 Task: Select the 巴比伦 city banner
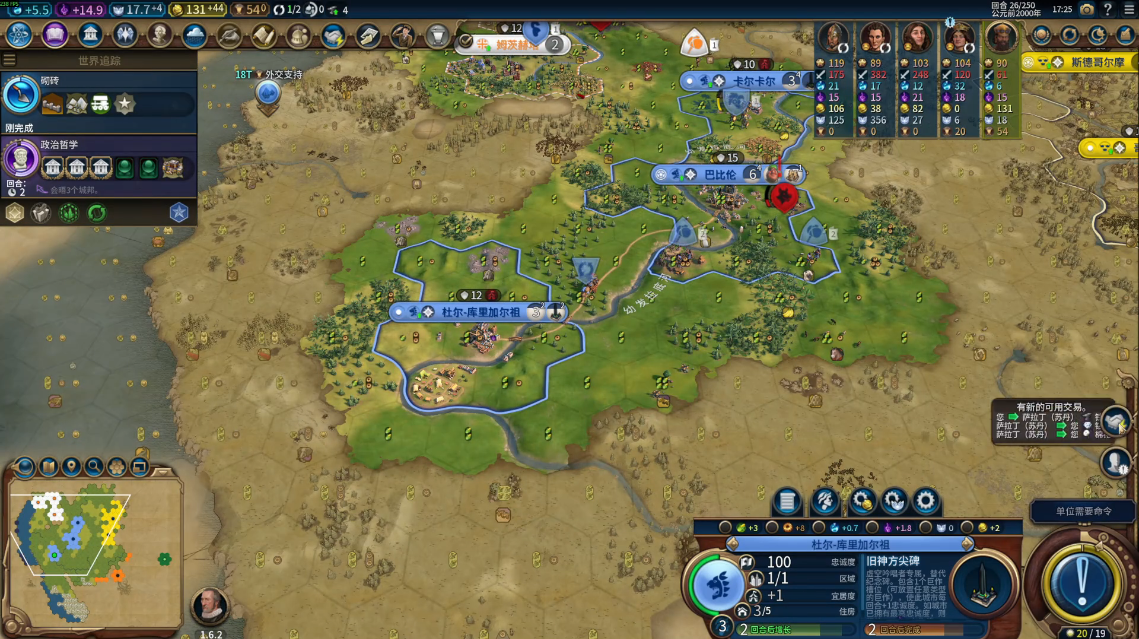tap(720, 174)
